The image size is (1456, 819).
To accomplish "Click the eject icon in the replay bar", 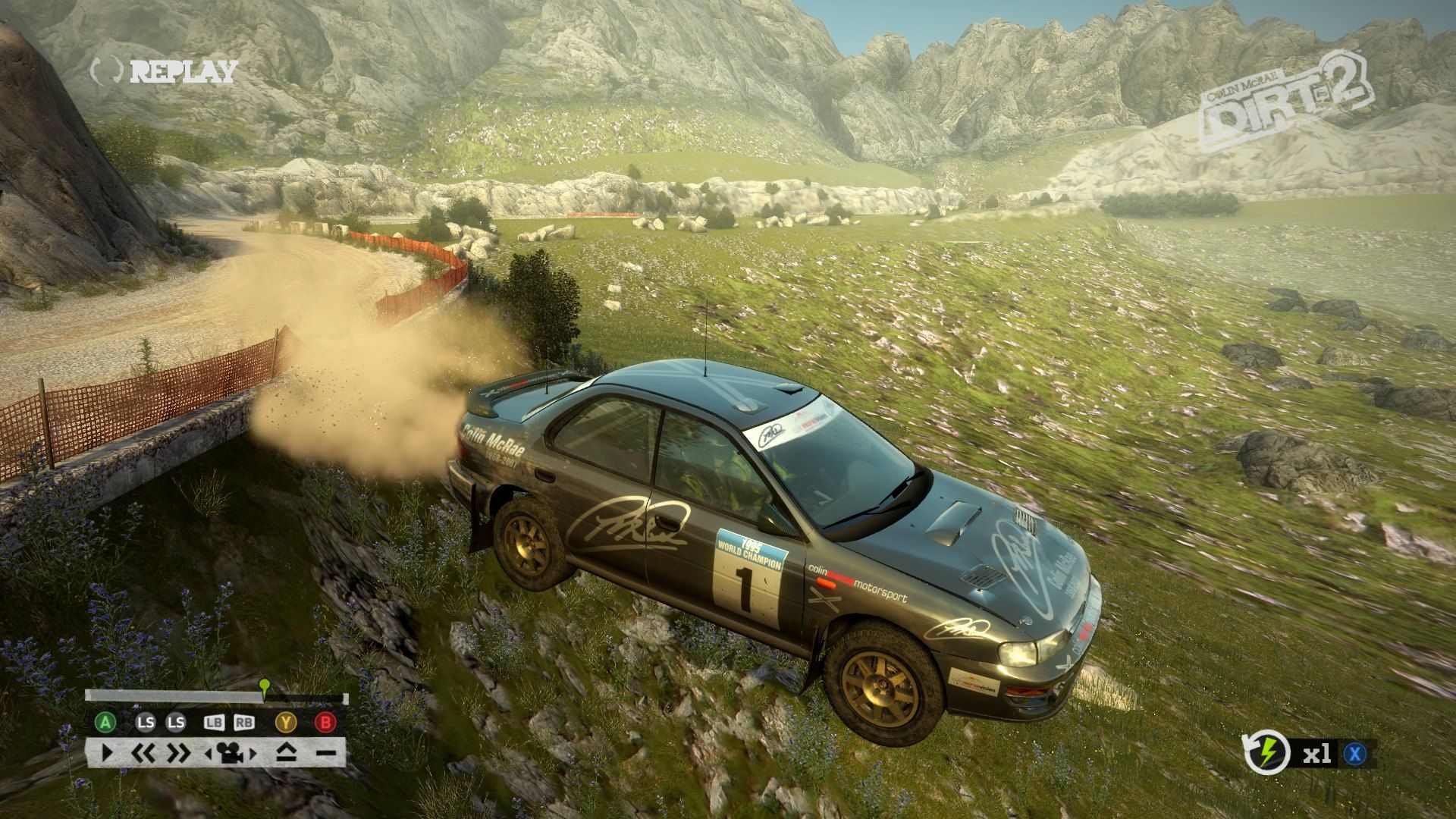I will click(286, 753).
